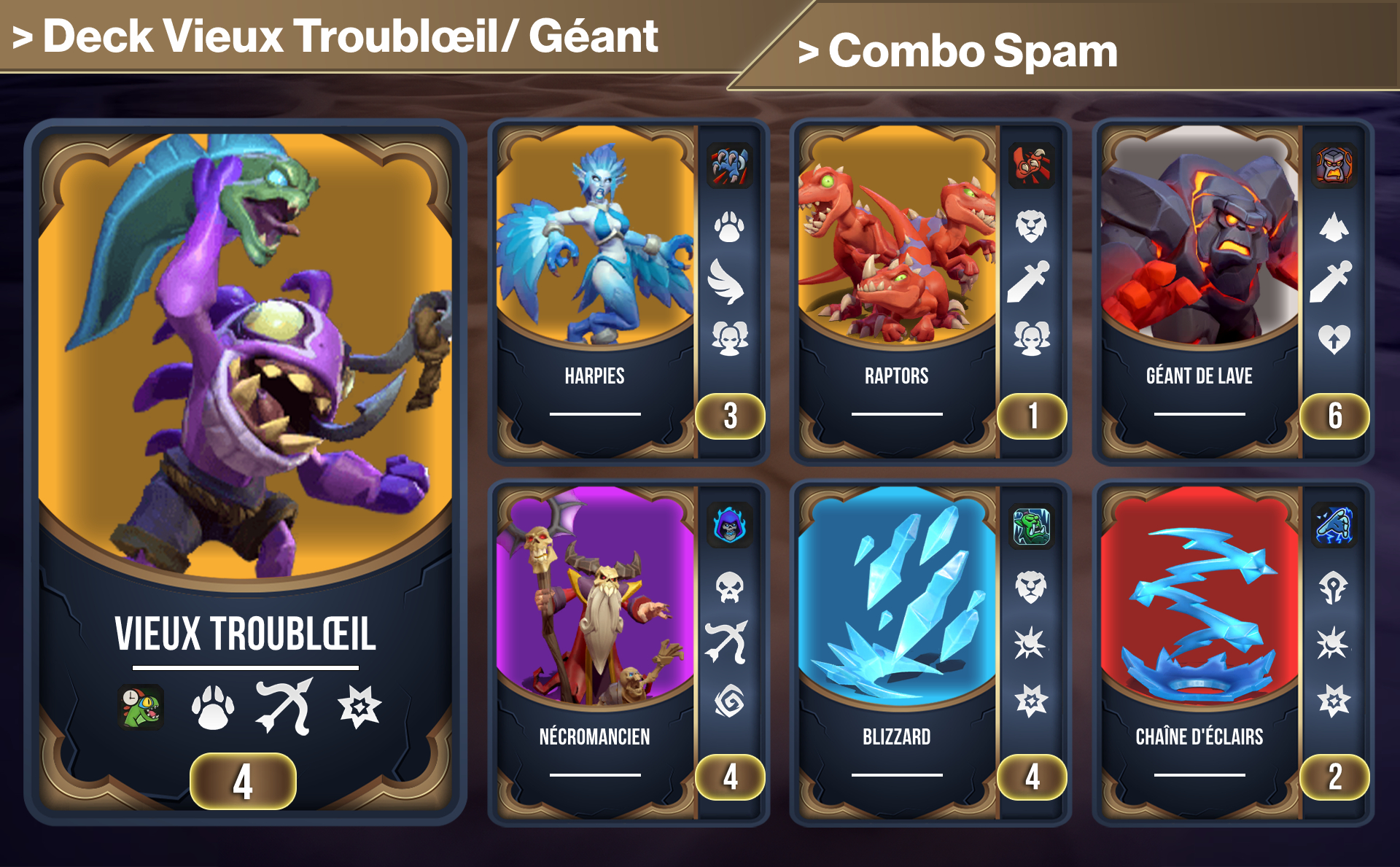
Task: Click the orange golem faction icon on Géant de Lave
Action: 1332,166
